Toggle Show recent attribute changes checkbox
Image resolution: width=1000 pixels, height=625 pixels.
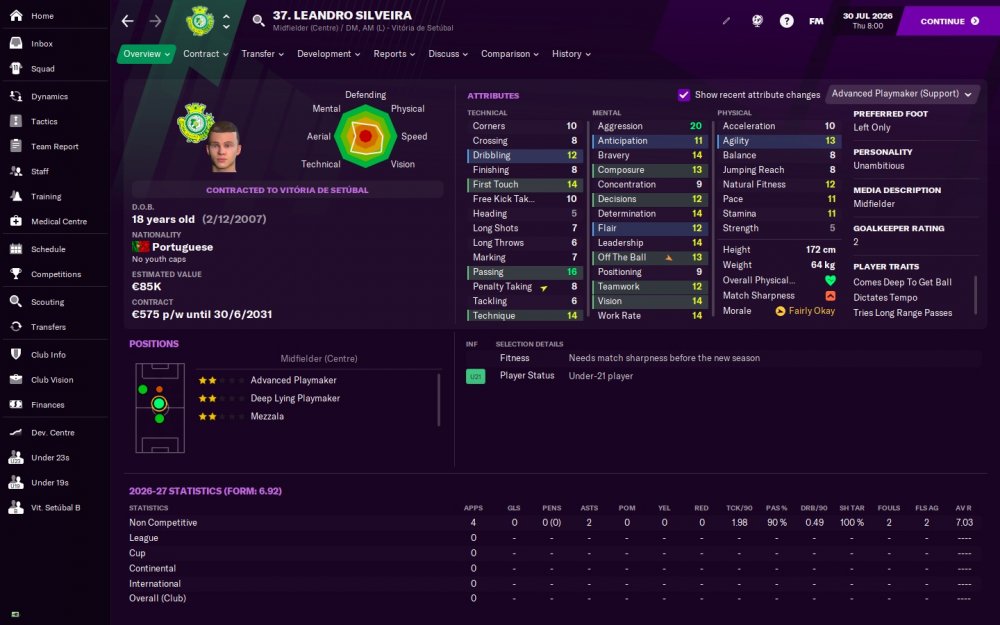tap(684, 95)
